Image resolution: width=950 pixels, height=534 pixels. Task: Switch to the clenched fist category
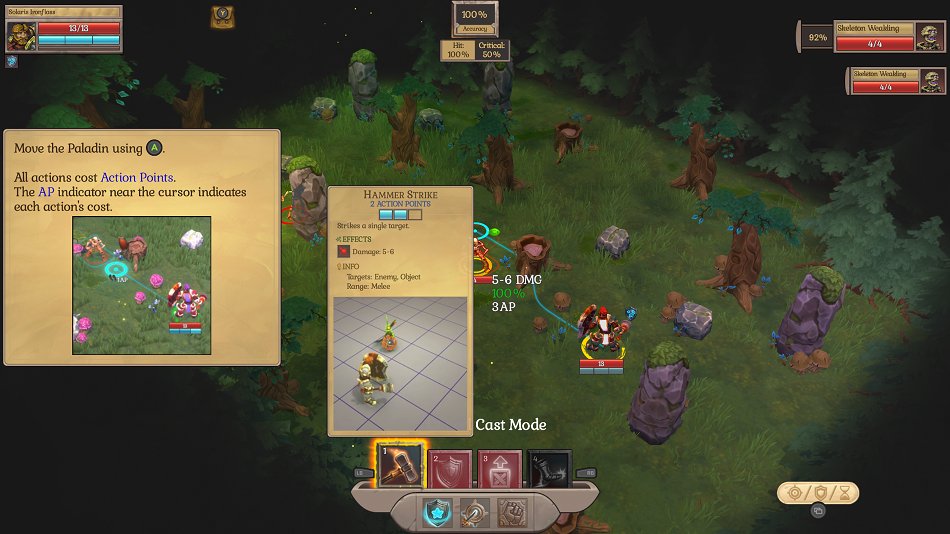coord(513,513)
